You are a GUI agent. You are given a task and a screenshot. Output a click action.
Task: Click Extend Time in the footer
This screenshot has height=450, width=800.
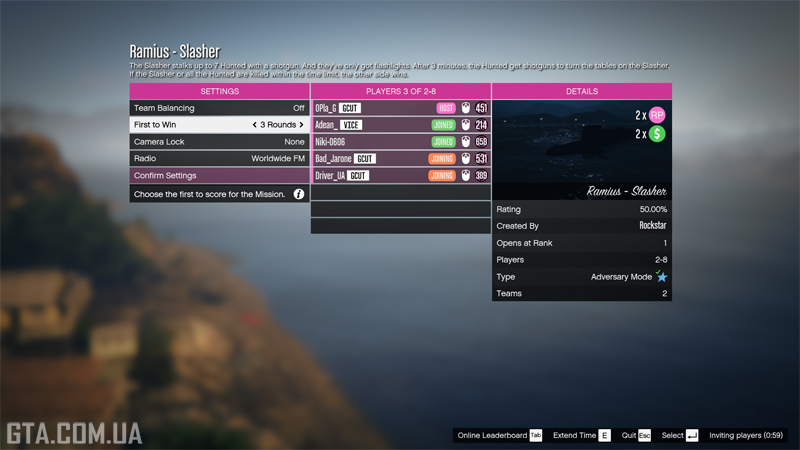click(x=581, y=436)
